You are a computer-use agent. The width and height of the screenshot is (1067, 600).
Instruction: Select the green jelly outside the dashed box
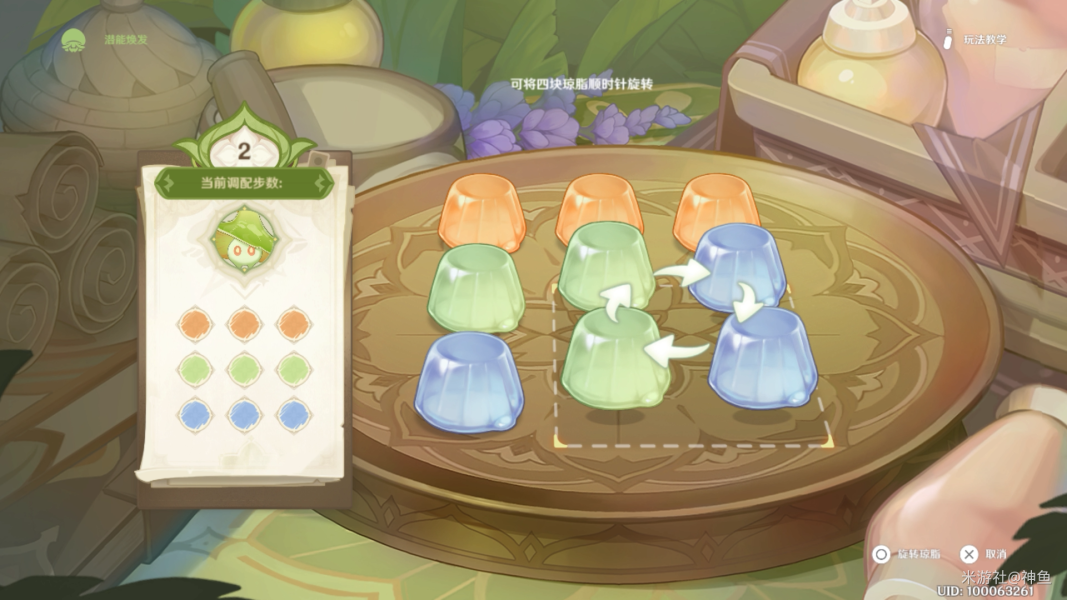[x=476, y=289]
